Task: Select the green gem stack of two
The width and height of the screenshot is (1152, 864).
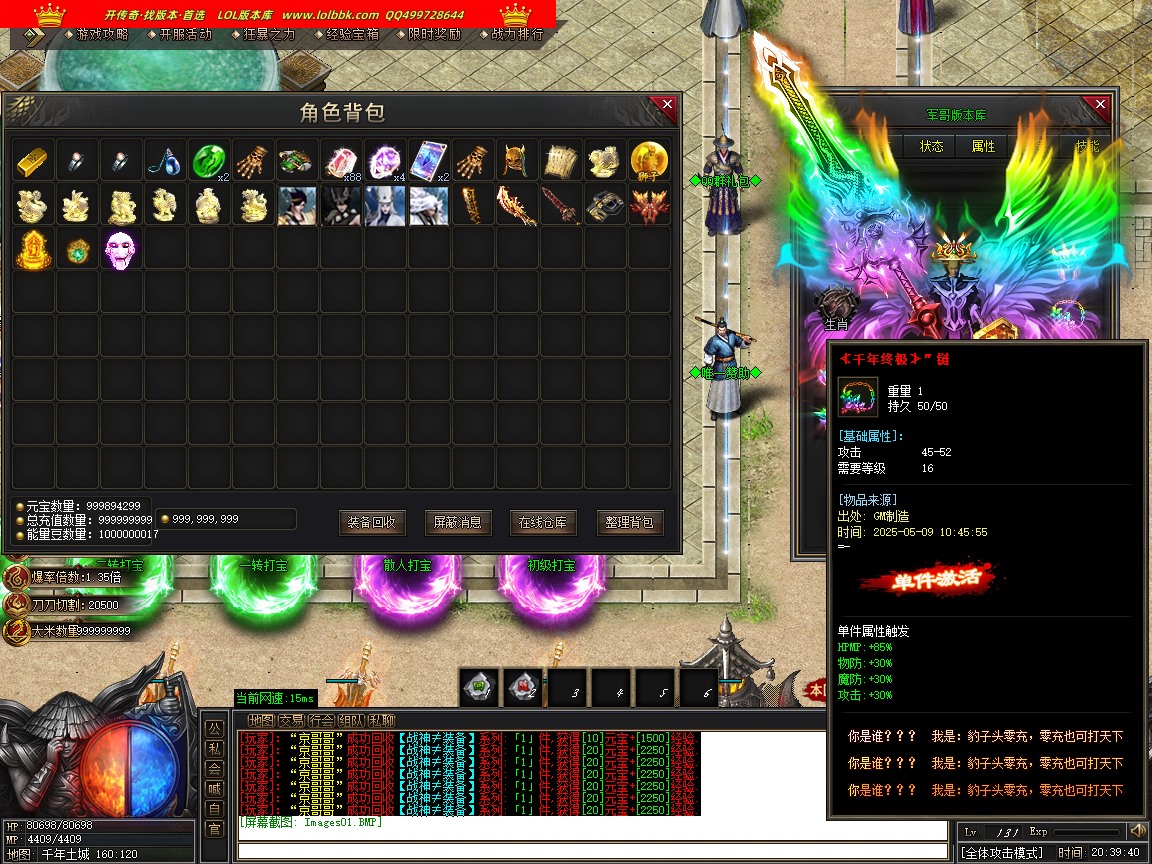Action: pyautogui.click(x=210, y=160)
